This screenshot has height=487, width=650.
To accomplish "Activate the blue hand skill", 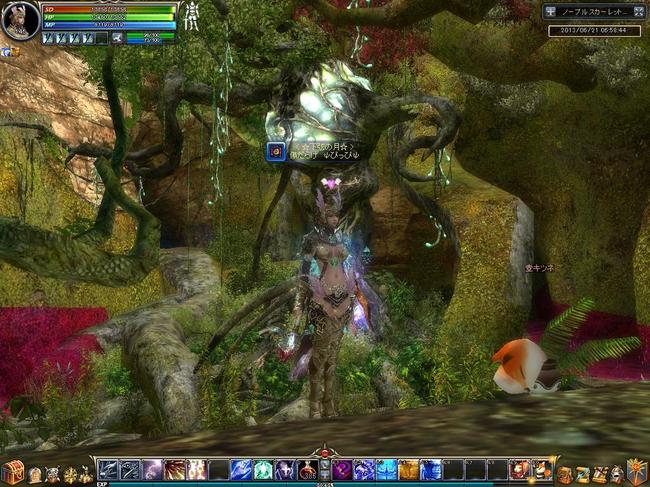I will point(241,470).
